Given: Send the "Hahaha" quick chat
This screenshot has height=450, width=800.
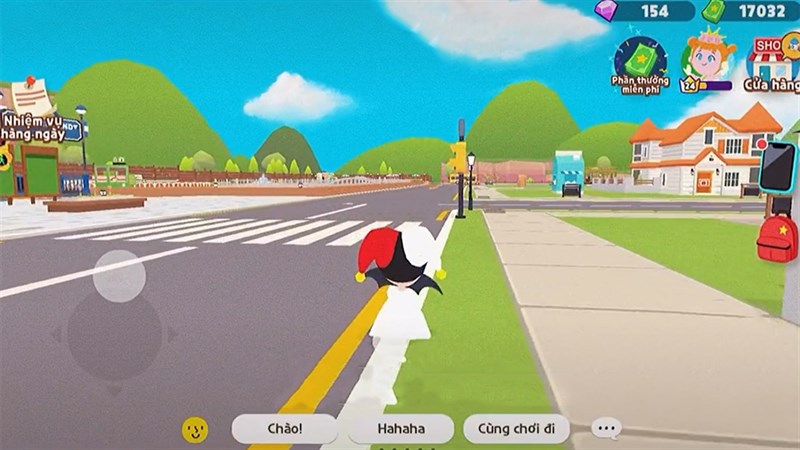Looking at the screenshot, I should coord(401,429).
